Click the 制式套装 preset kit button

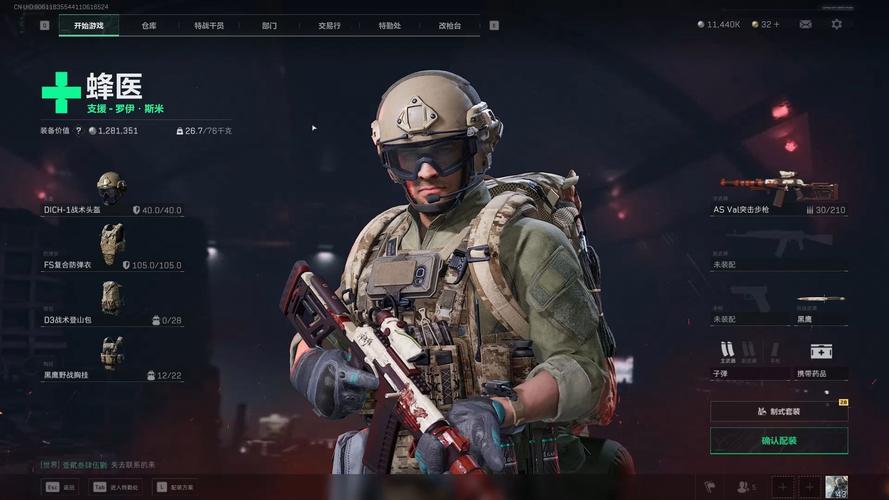coord(779,411)
